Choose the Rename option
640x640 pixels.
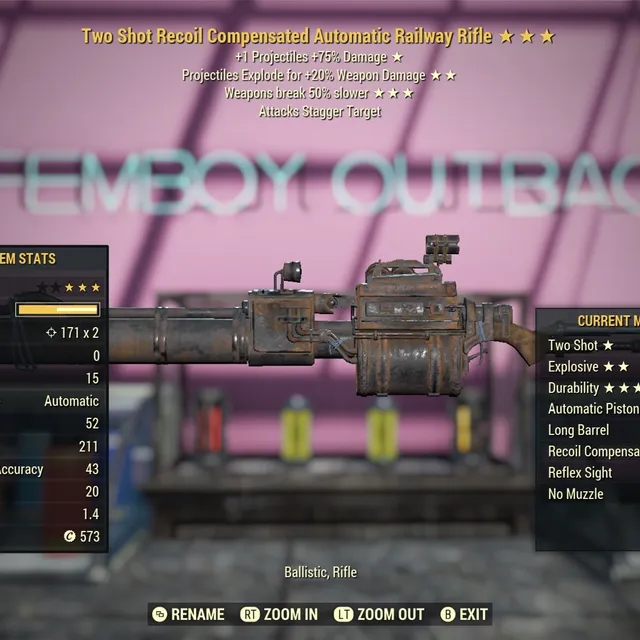[x=188, y=614]
